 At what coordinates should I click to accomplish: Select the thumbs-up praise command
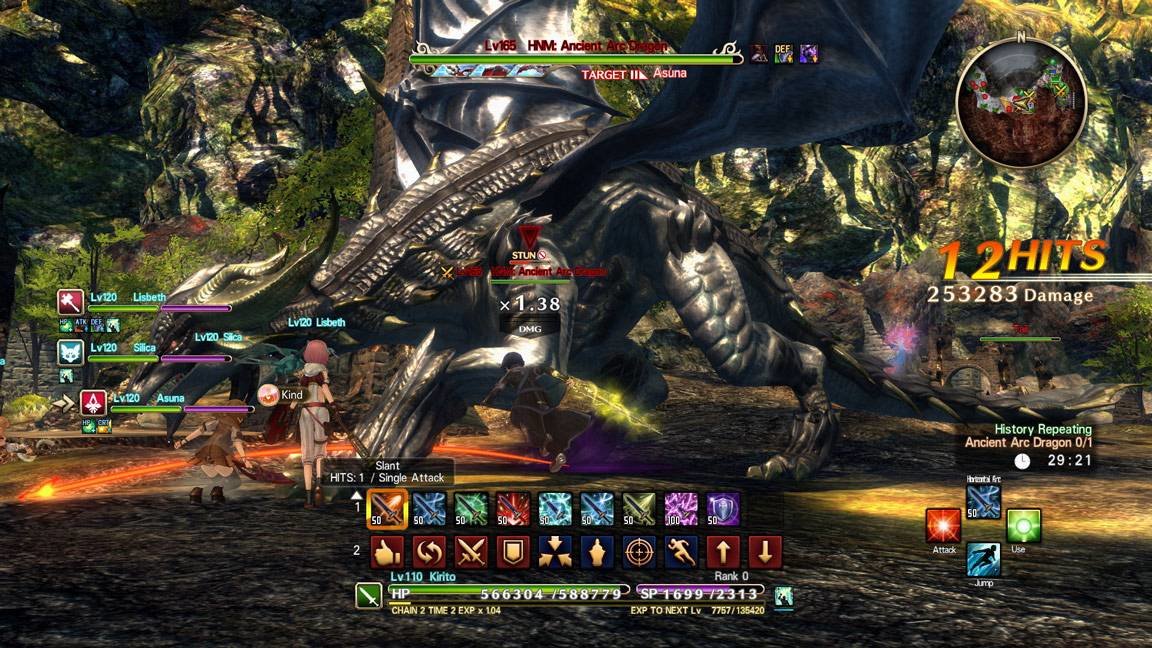click(x=387, y=552)
